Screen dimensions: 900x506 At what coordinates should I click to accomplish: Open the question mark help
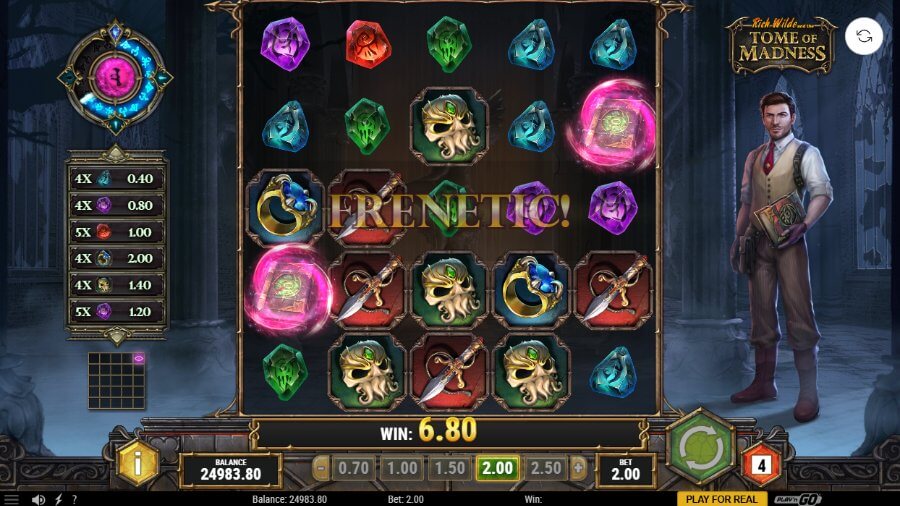tap(74, 498)
